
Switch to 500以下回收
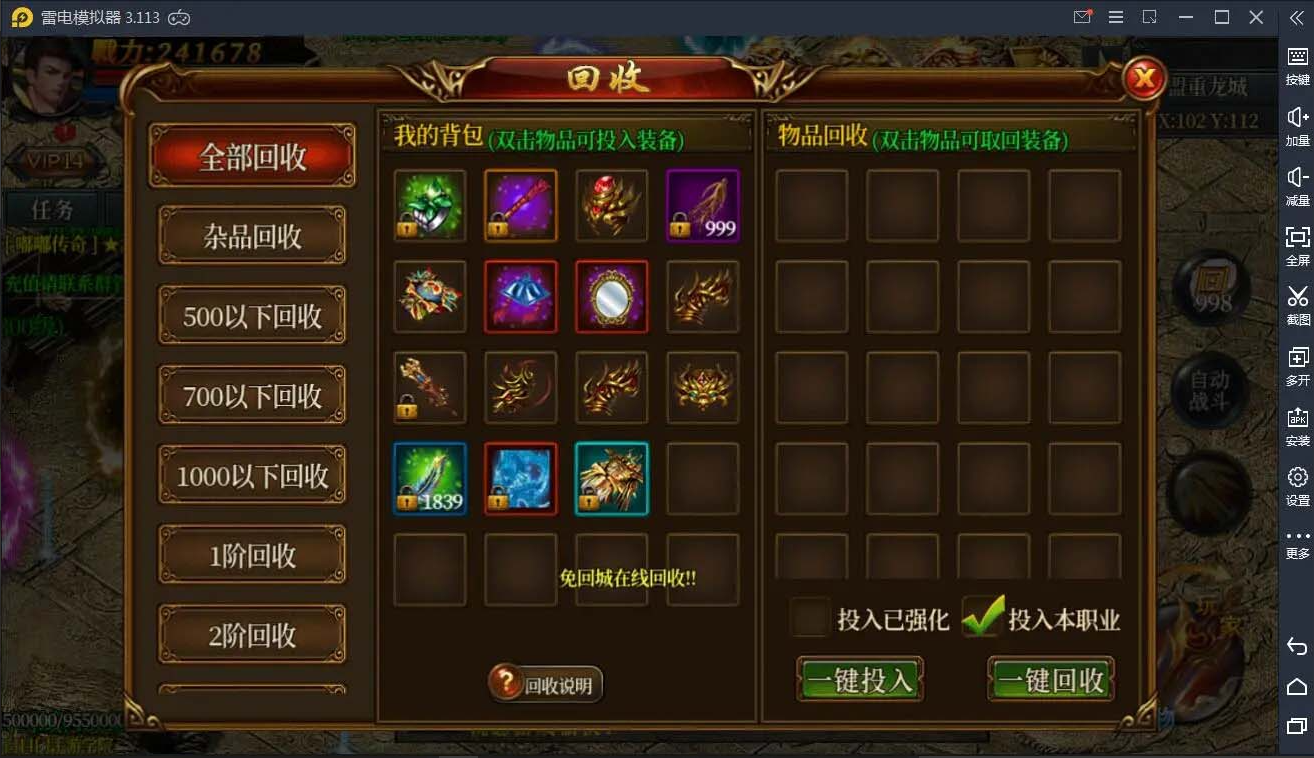pyautogui.click(x=252, y=316)
